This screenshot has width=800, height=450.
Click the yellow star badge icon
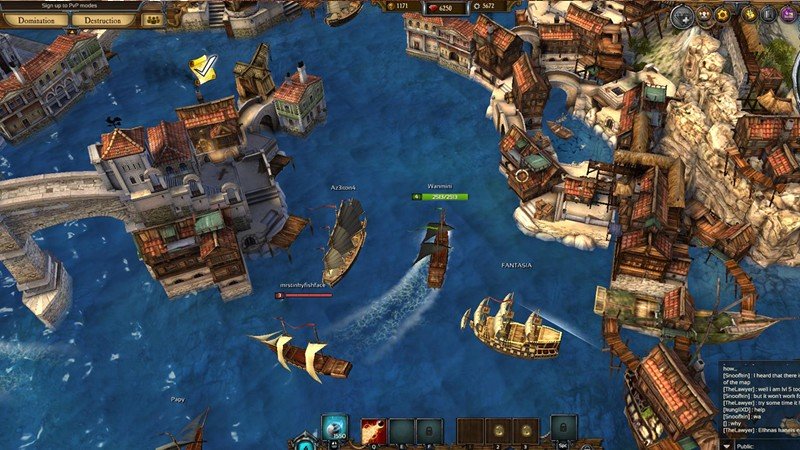coord(748,15)
